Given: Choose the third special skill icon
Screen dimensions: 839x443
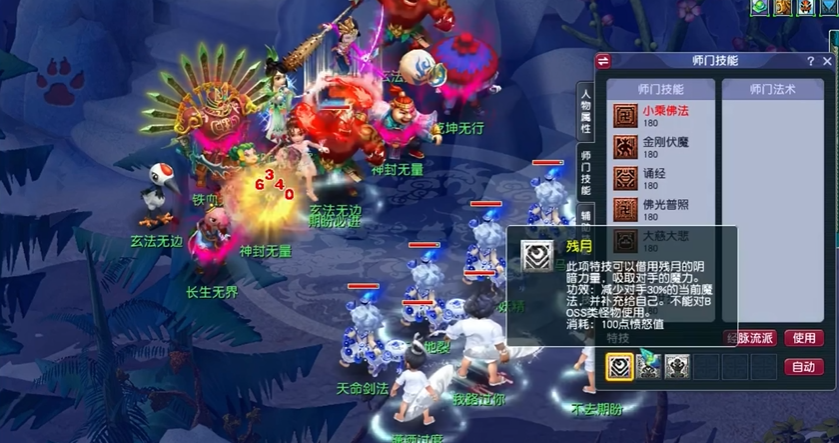Looking at the screenshot, I should click(677, 367).
